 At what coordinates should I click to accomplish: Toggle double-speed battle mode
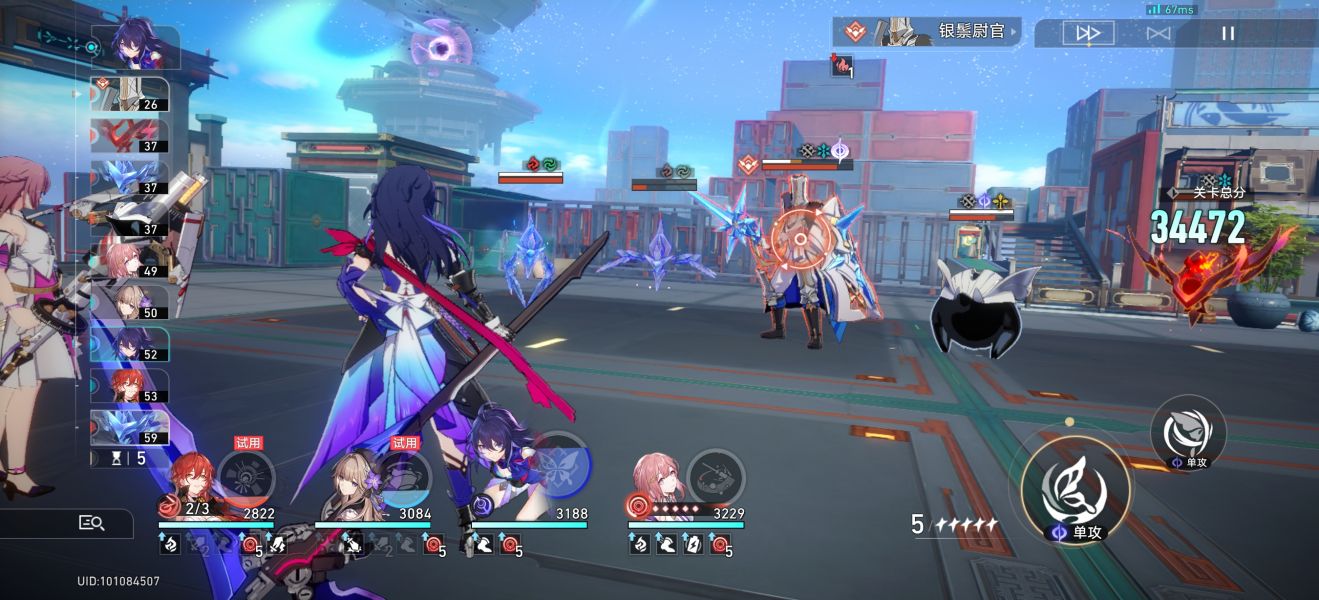[1088, 33]
